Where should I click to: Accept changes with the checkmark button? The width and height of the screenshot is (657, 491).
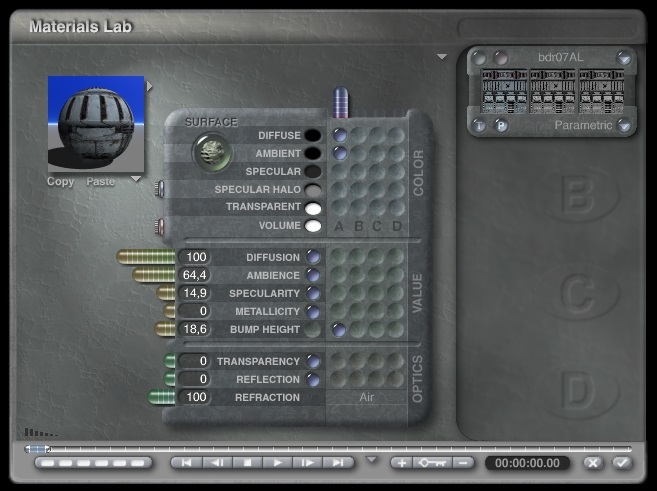click(622, 463)
